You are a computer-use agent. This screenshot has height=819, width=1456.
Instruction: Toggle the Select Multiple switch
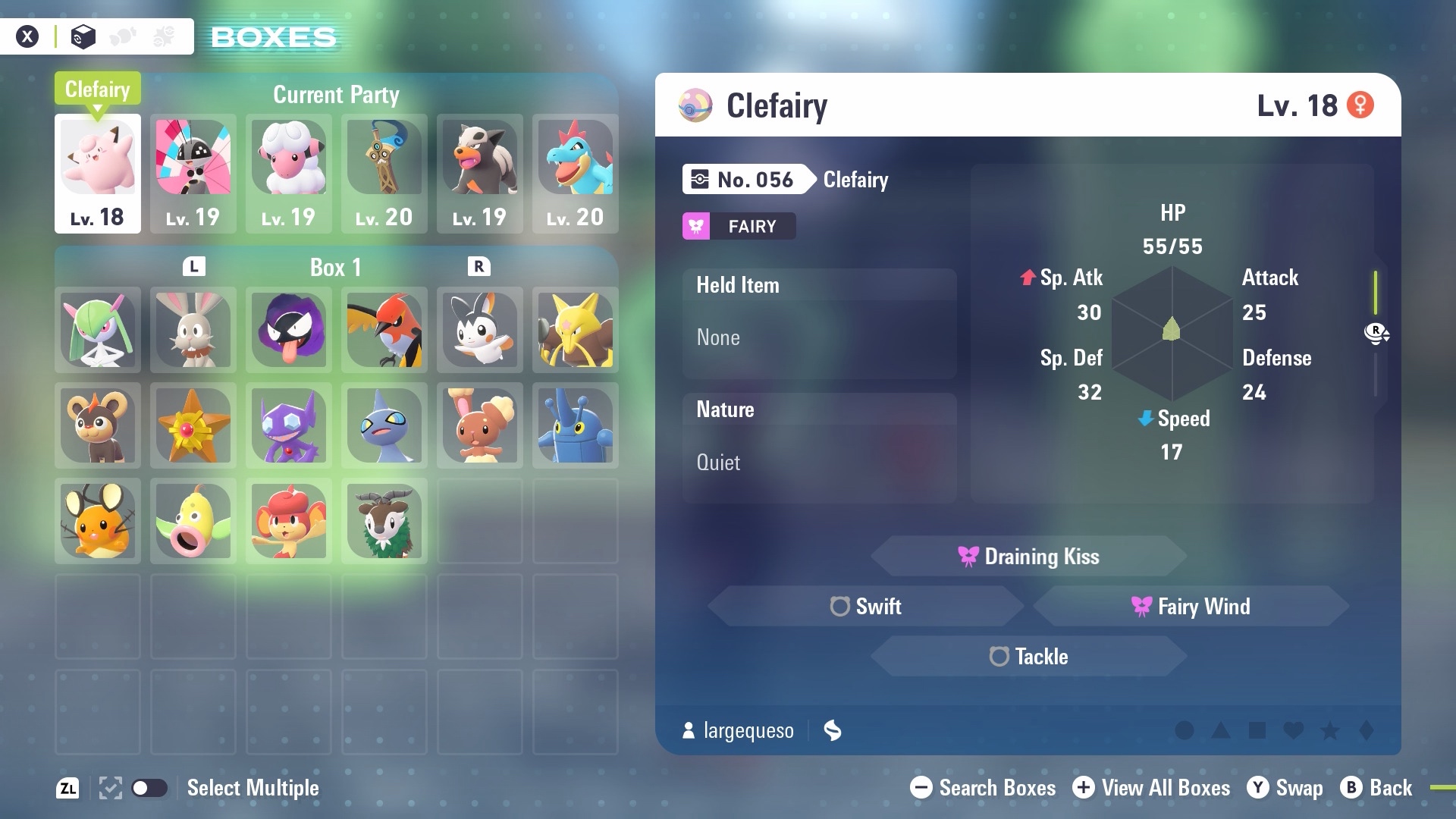click(x=149, y=788)
